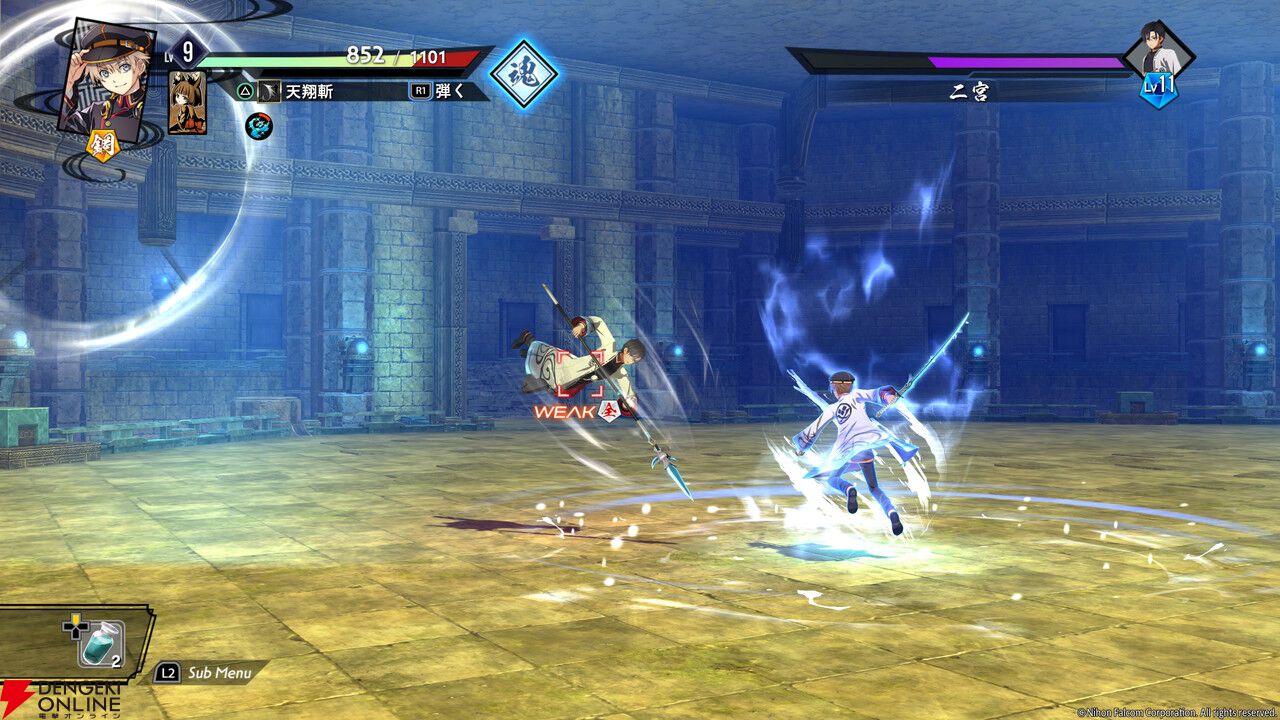Select the orange 剣 weapon-type badge
1280x720 pixels.
[x=104, y=145]
